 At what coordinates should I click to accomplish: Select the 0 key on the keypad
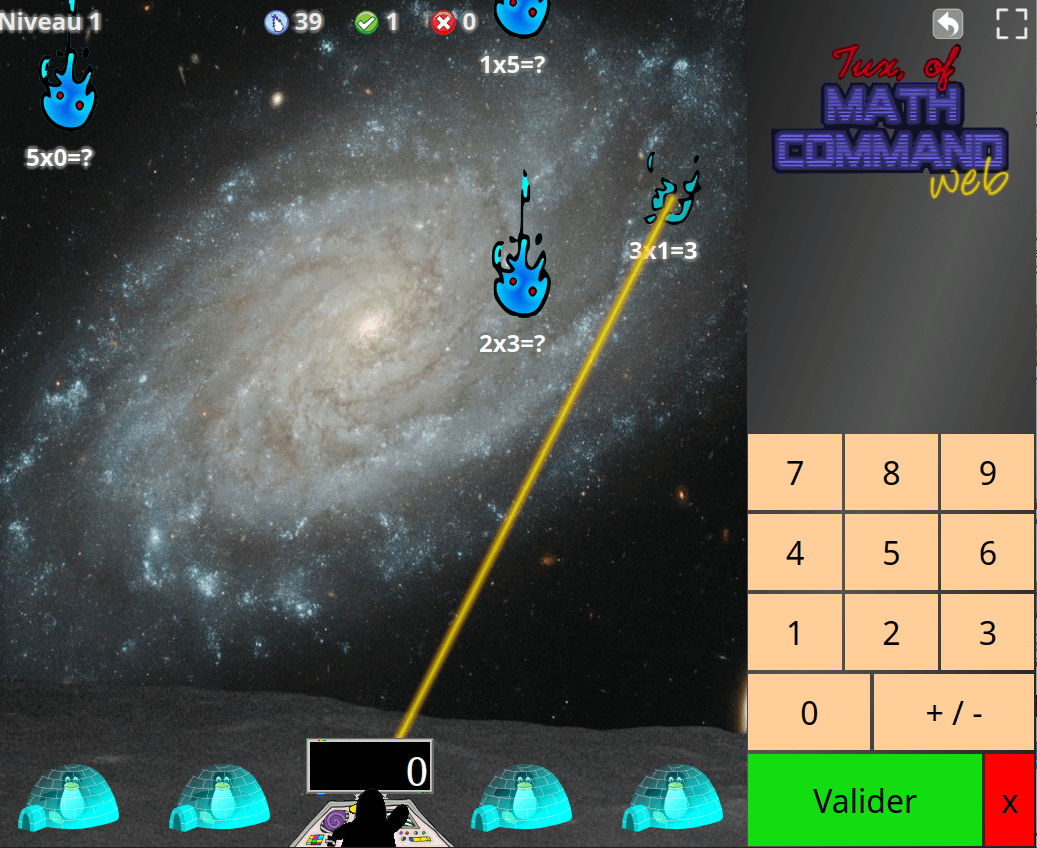[x=809, y=713]
